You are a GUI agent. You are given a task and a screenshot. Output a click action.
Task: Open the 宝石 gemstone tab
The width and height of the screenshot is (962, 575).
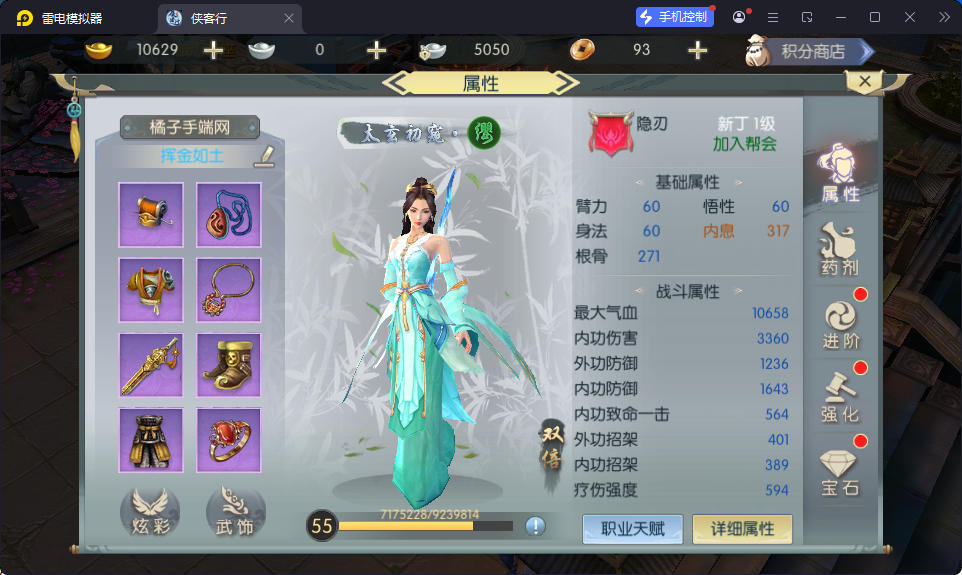(840, 471)
